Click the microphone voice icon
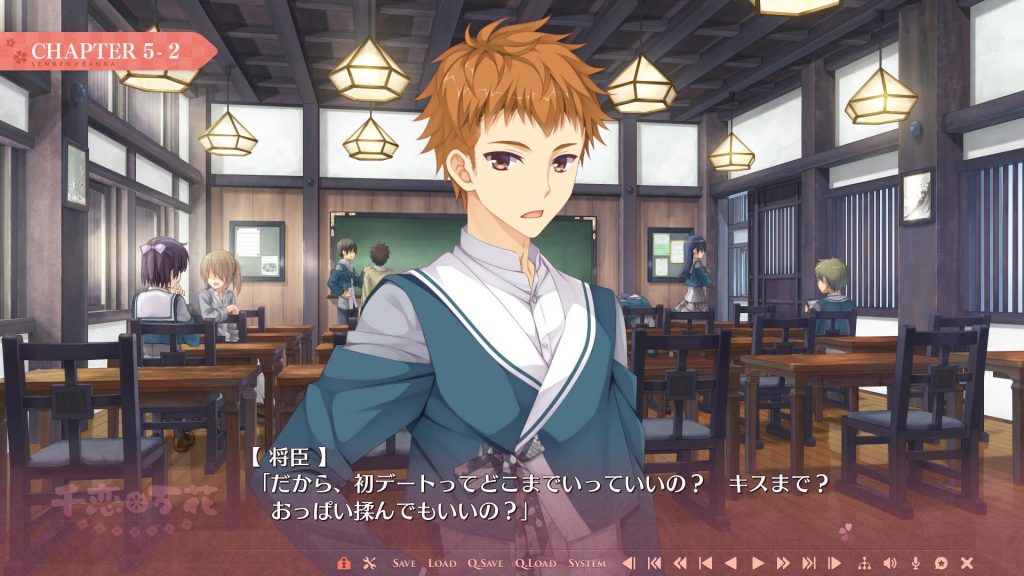 916,563
